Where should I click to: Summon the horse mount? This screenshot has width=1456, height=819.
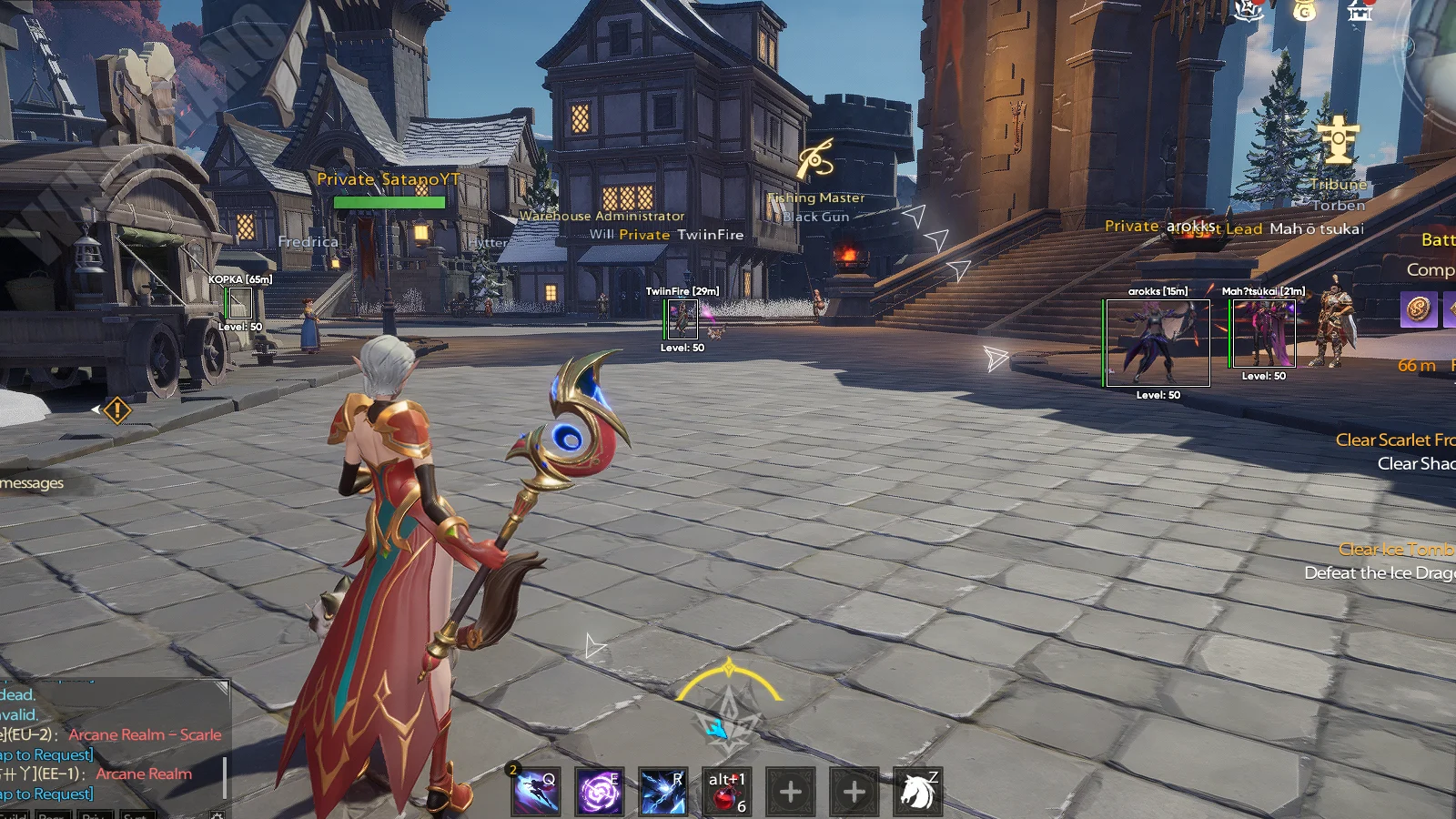(x=916, y=791)
